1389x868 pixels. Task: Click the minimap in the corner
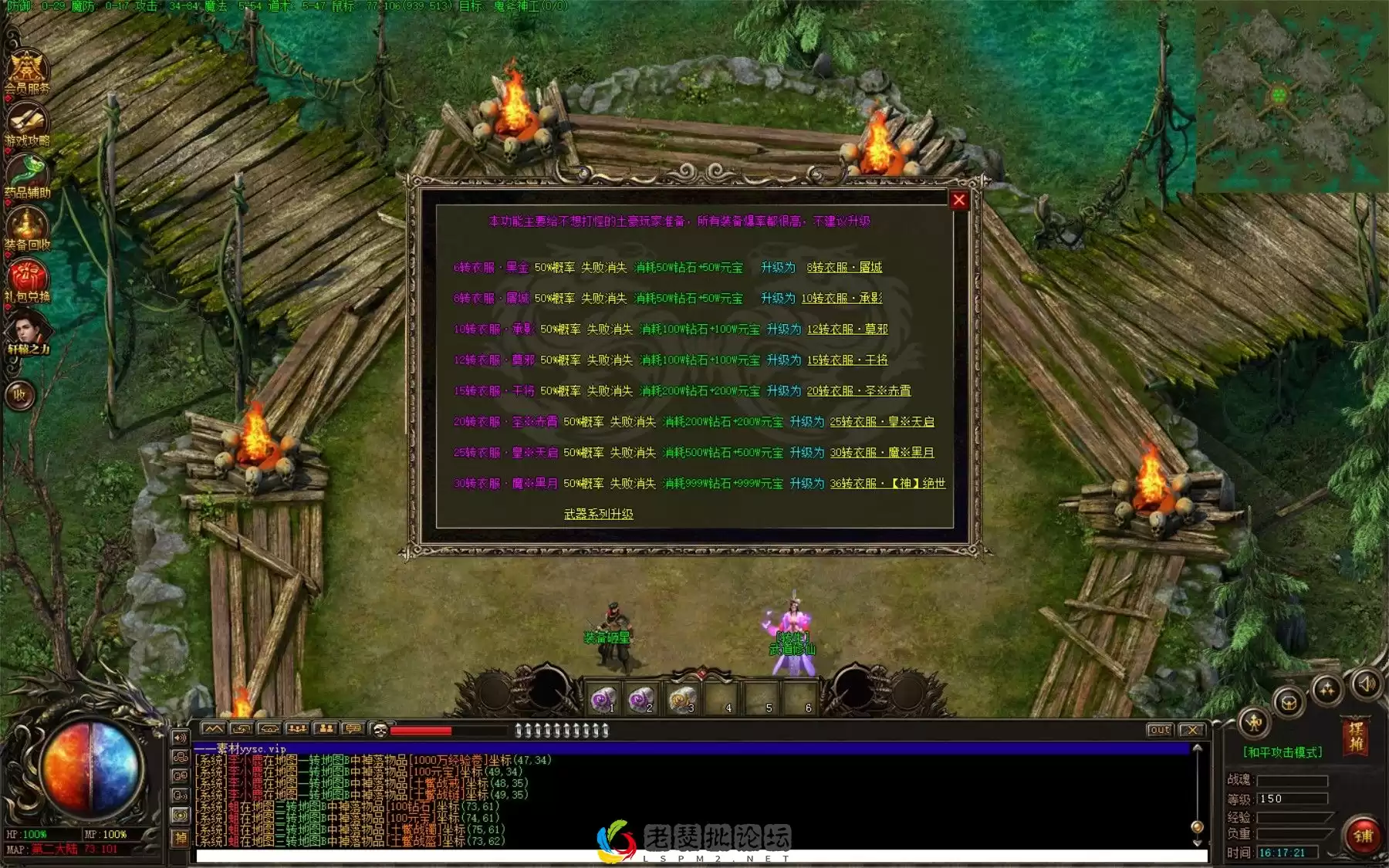click(1290, 97)
